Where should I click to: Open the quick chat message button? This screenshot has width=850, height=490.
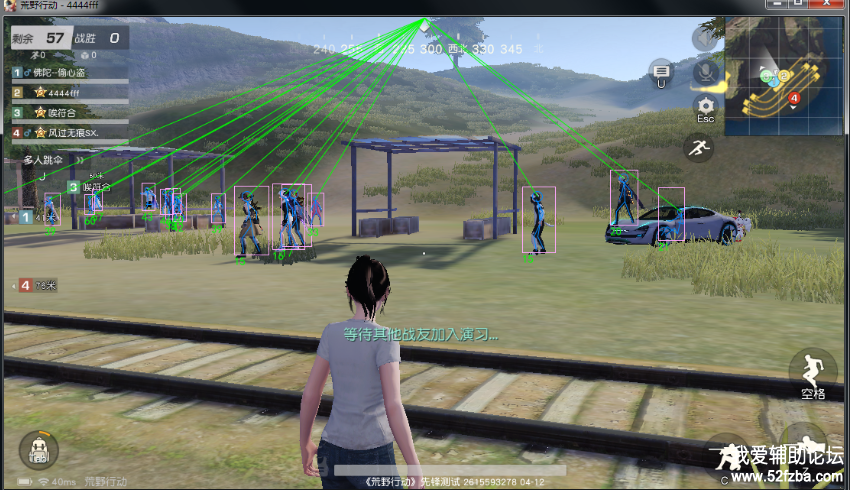pyautogui.click(x=660, y=69)
